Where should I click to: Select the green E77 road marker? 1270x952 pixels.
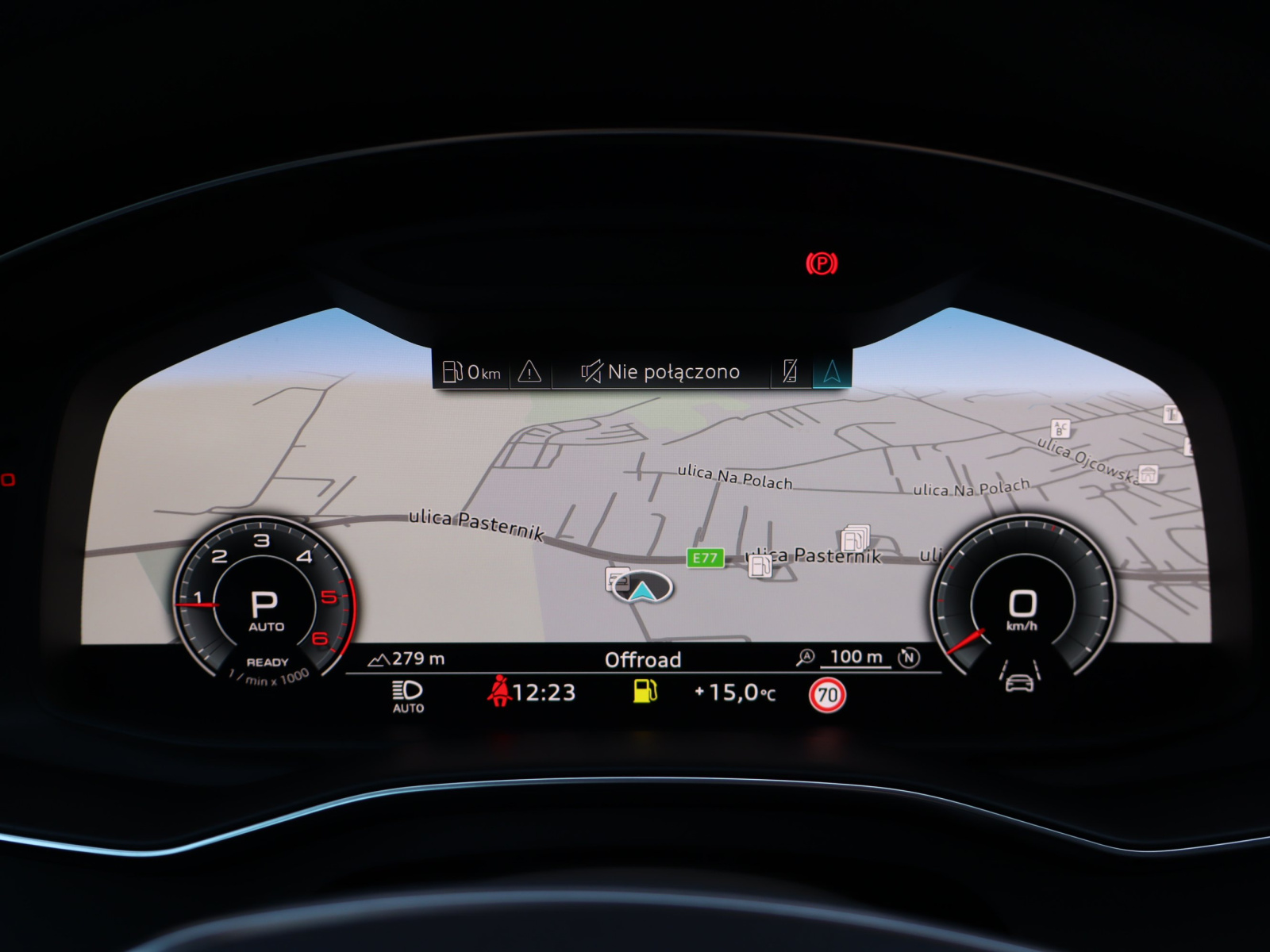pyautogui.click(x=705, y=558)
